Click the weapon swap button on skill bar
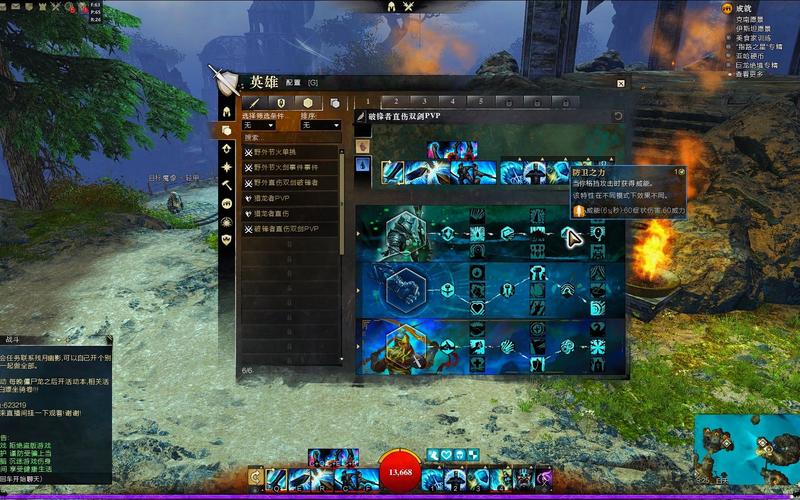Screen dimensions: 800x500 (x=256, y=479)
